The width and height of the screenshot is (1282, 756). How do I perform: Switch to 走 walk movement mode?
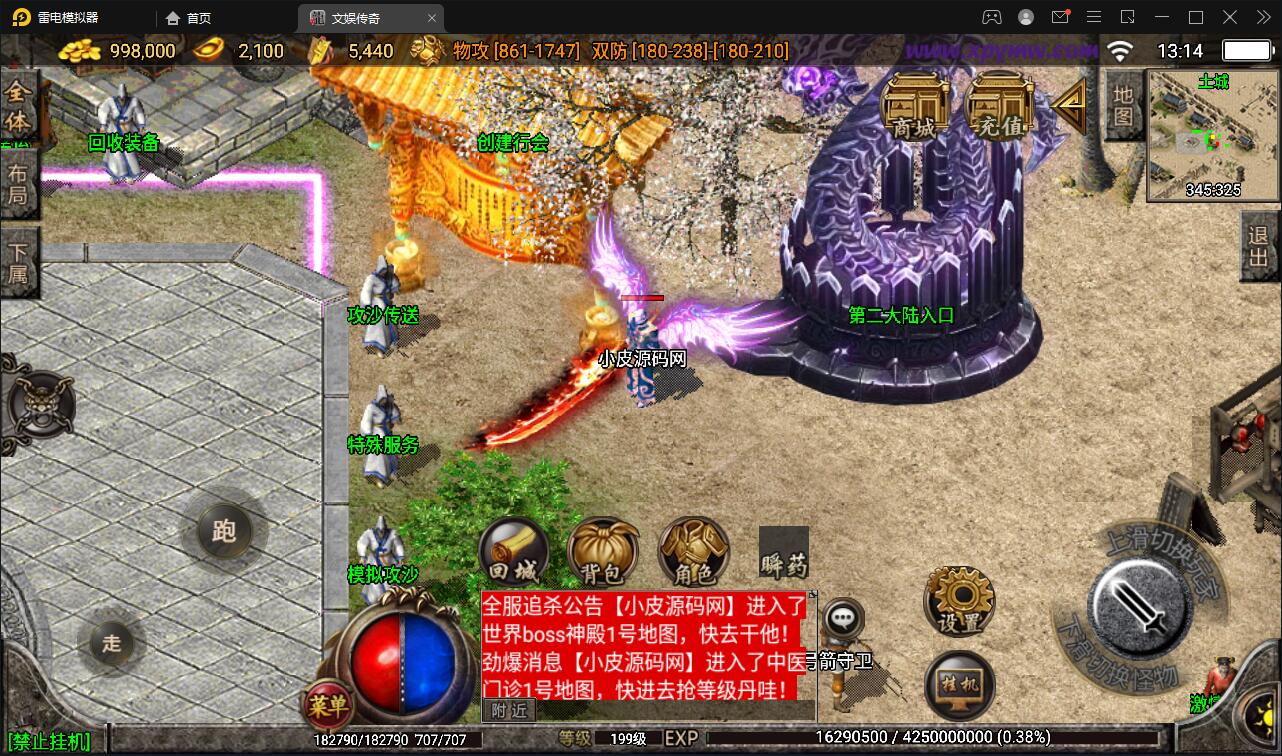coord(113,643)
